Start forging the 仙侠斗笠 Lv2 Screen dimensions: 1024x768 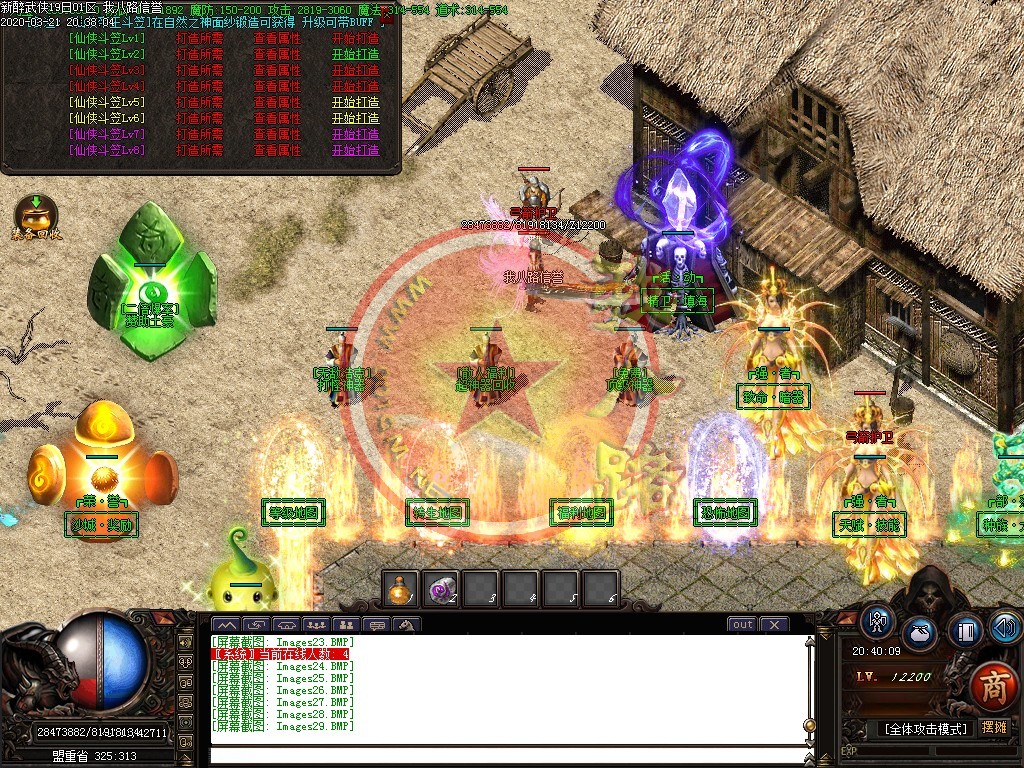355,54
